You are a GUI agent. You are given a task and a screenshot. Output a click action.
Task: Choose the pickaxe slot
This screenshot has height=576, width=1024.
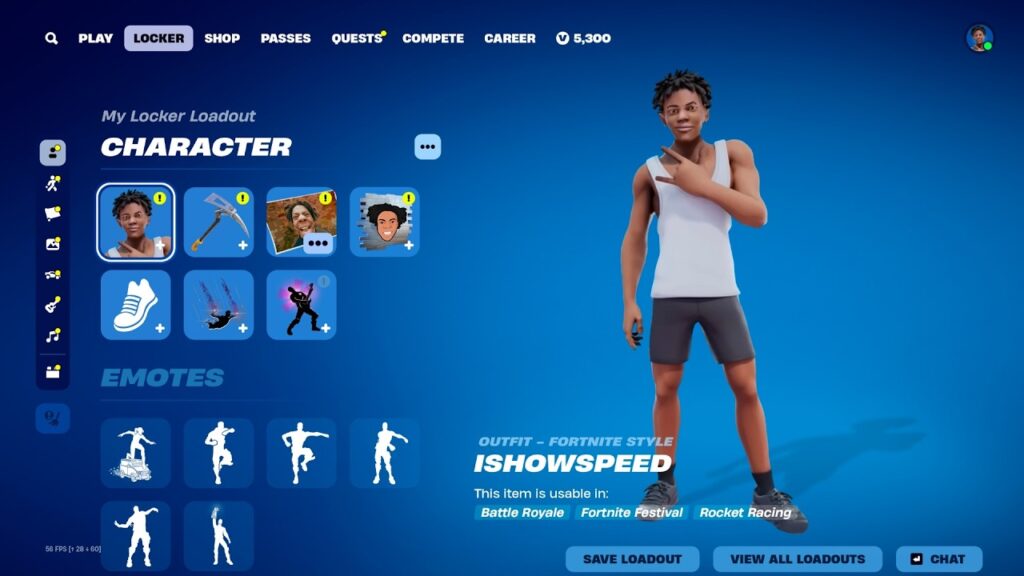(219, 222)
